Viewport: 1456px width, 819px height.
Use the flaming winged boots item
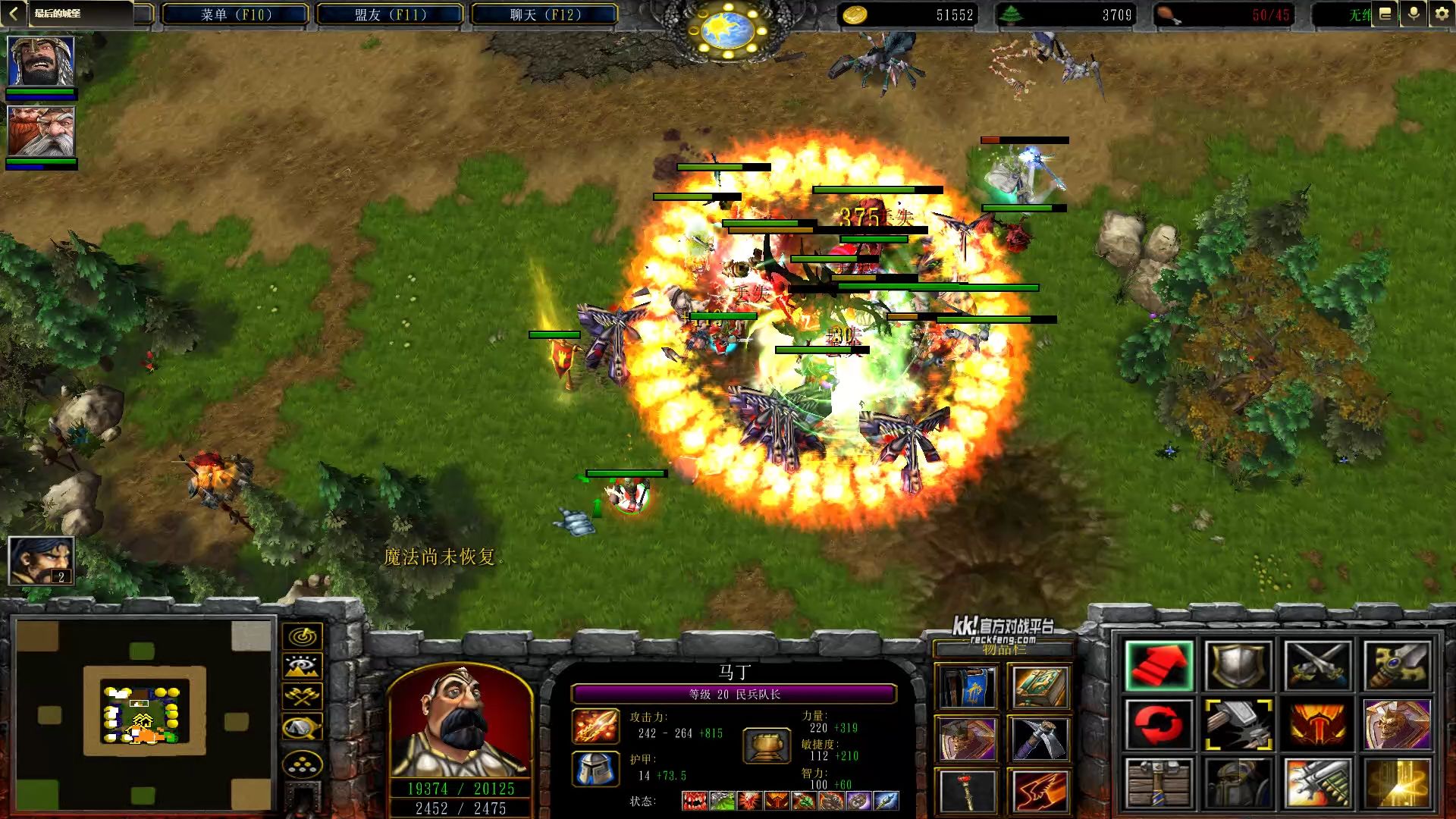click(1039, 791)
